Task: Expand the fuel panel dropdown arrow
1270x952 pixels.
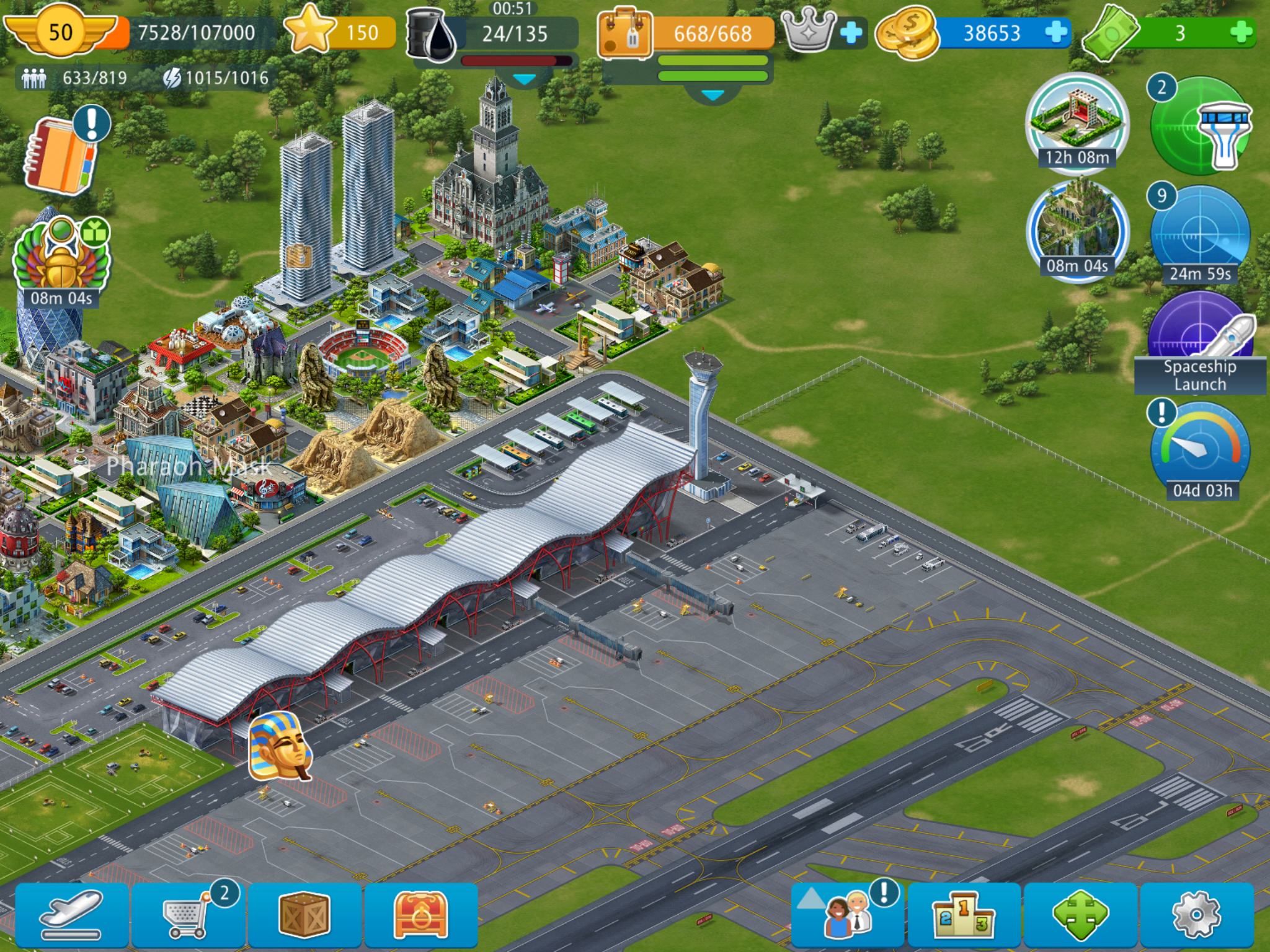Action: click(525, 81)
